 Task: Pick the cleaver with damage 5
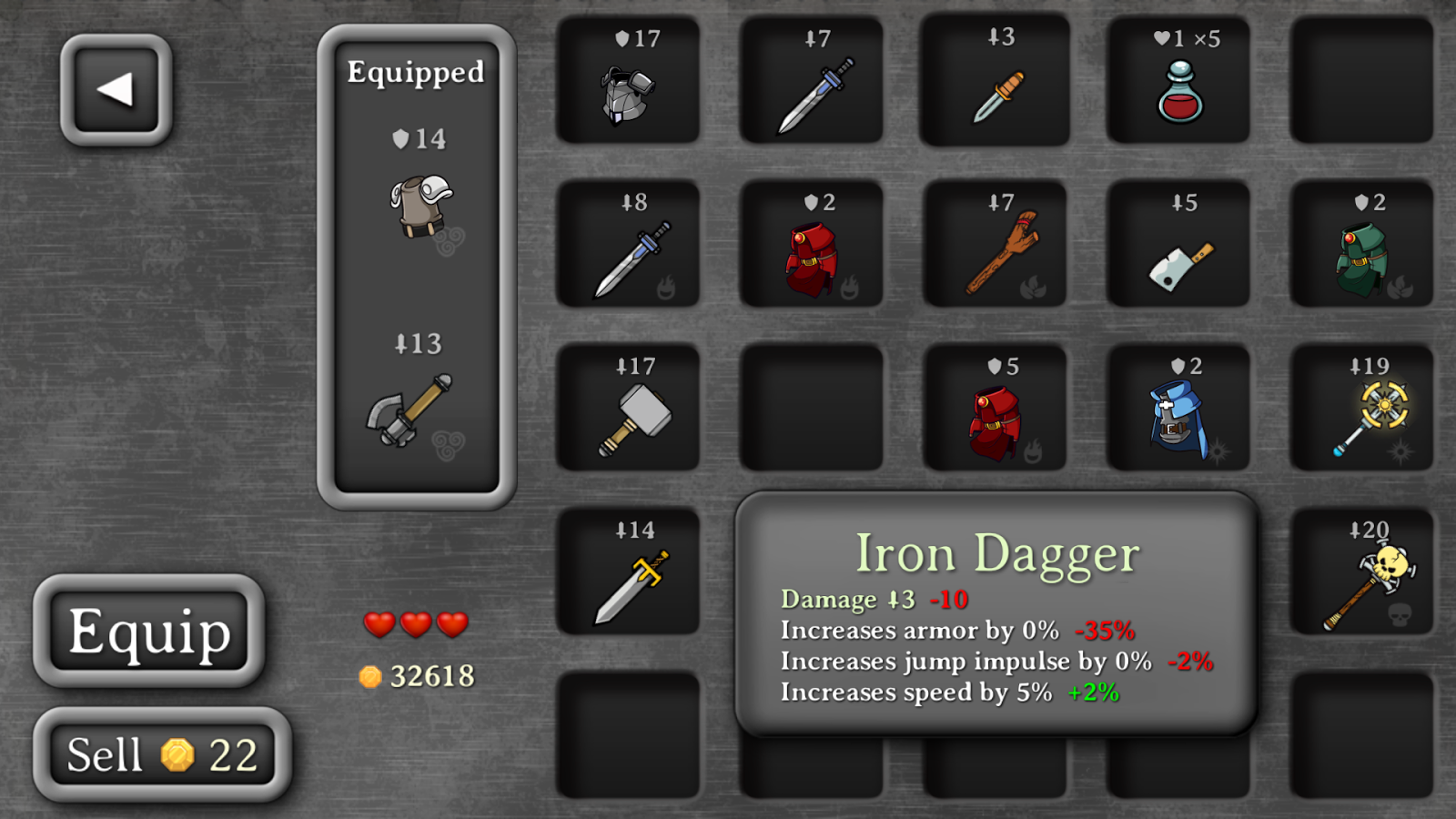coord(1178,246)
